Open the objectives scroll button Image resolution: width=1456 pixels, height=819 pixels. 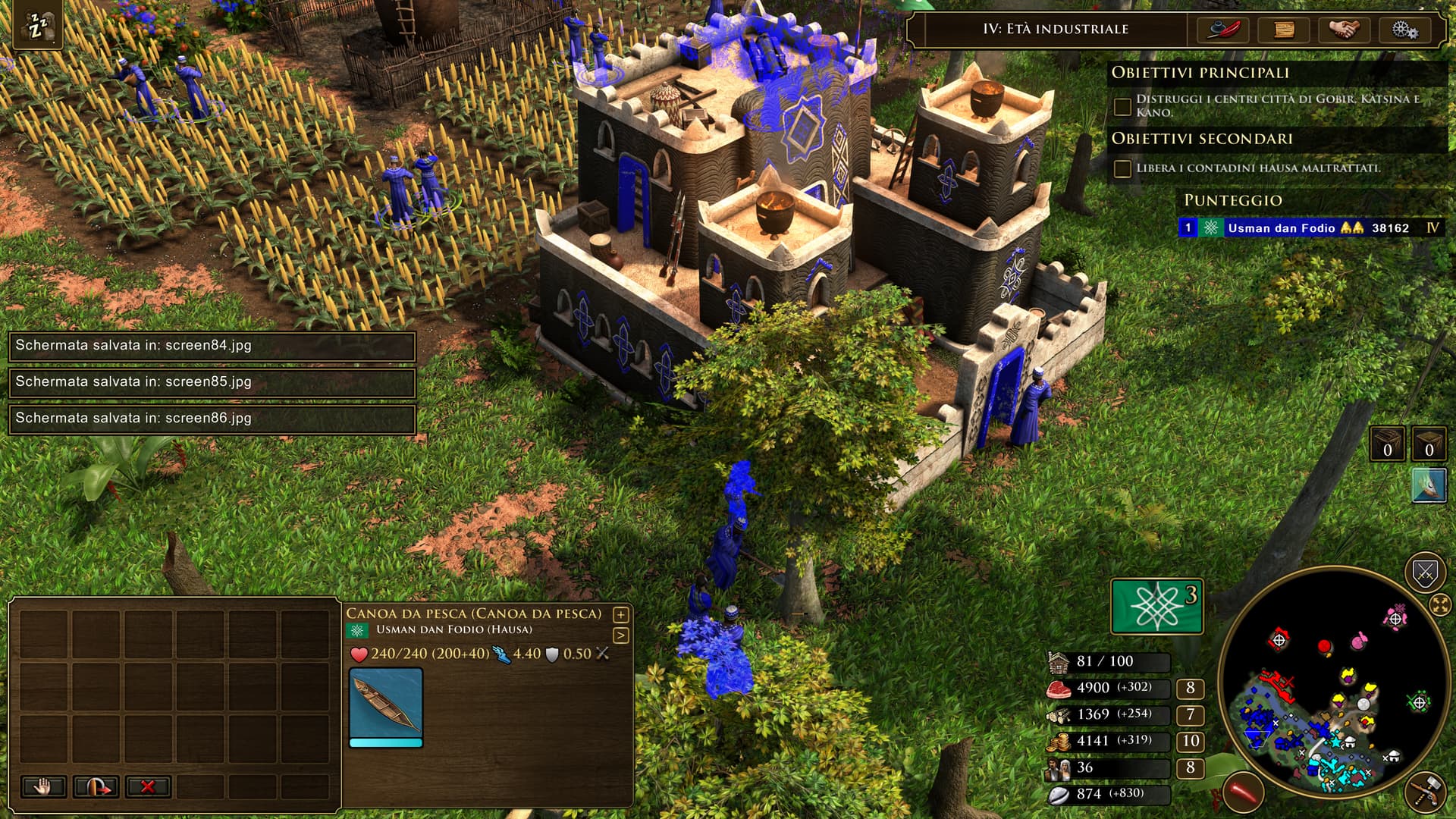tap(1284, 30)
